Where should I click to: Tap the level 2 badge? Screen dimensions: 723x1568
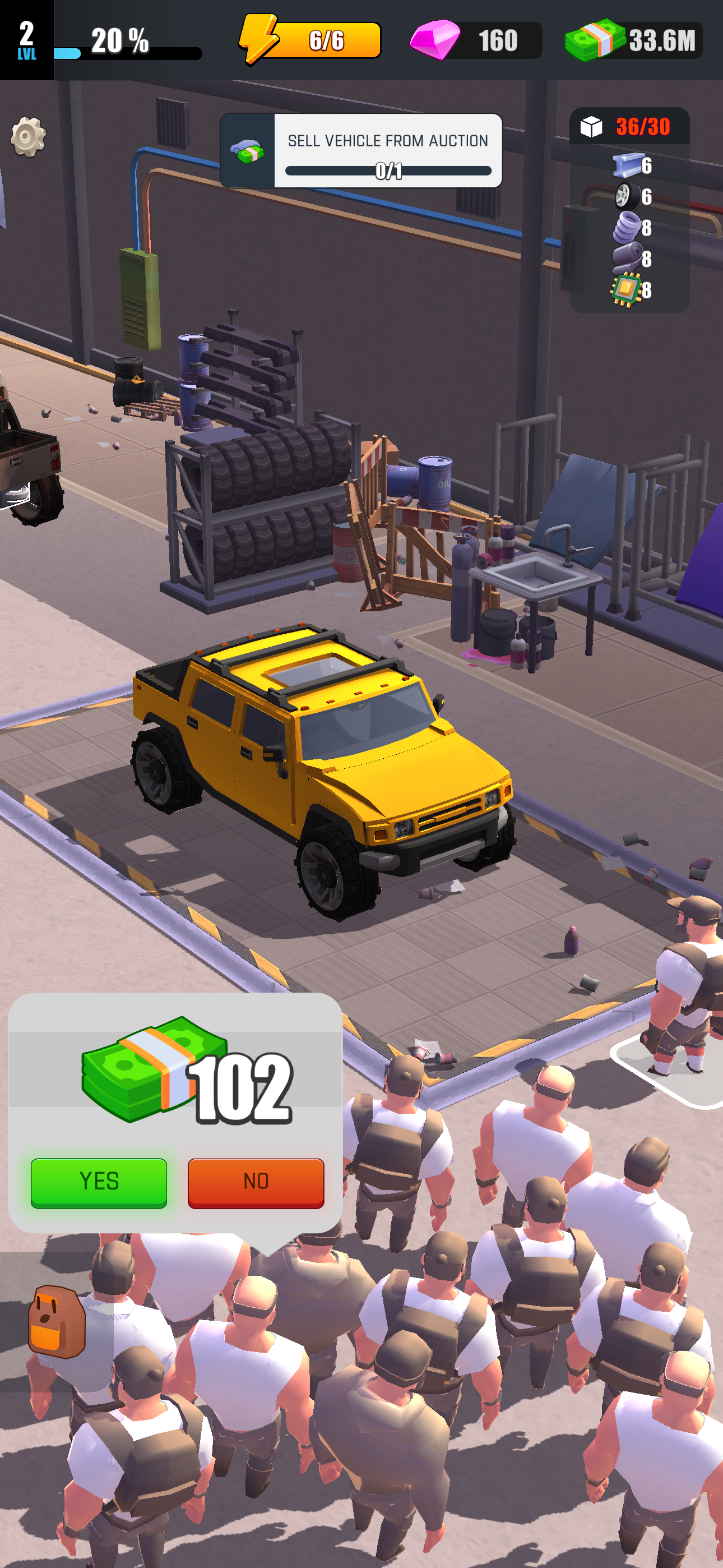(27, 39)
